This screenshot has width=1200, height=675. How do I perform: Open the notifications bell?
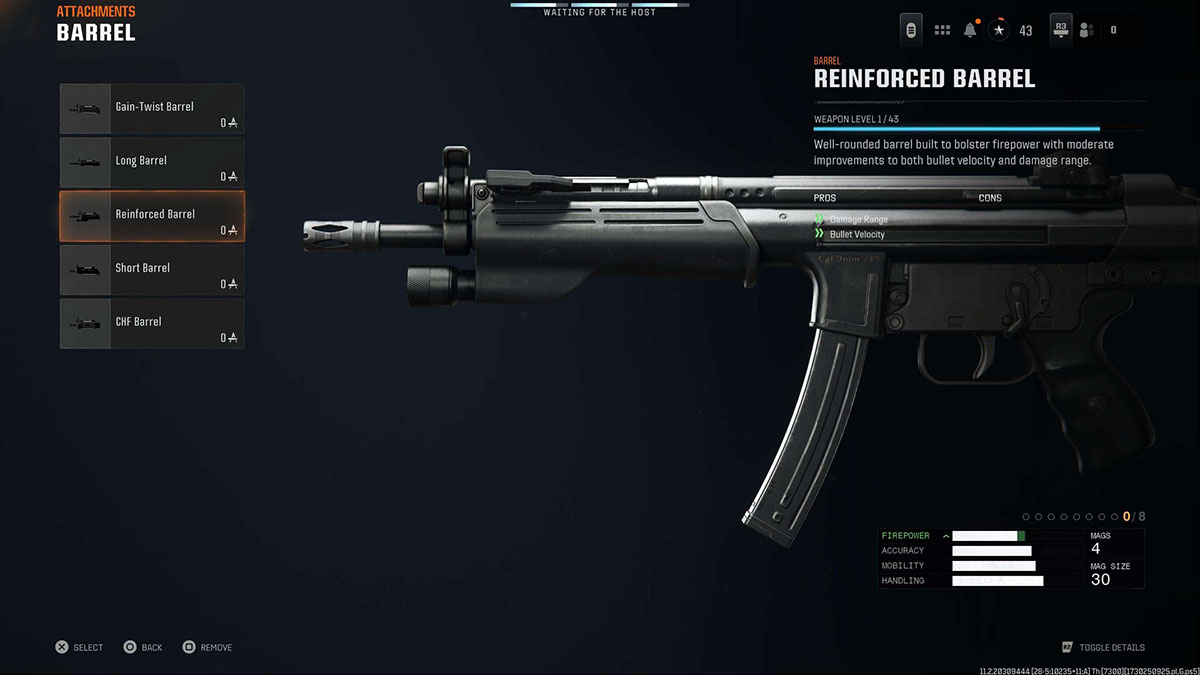970,30
